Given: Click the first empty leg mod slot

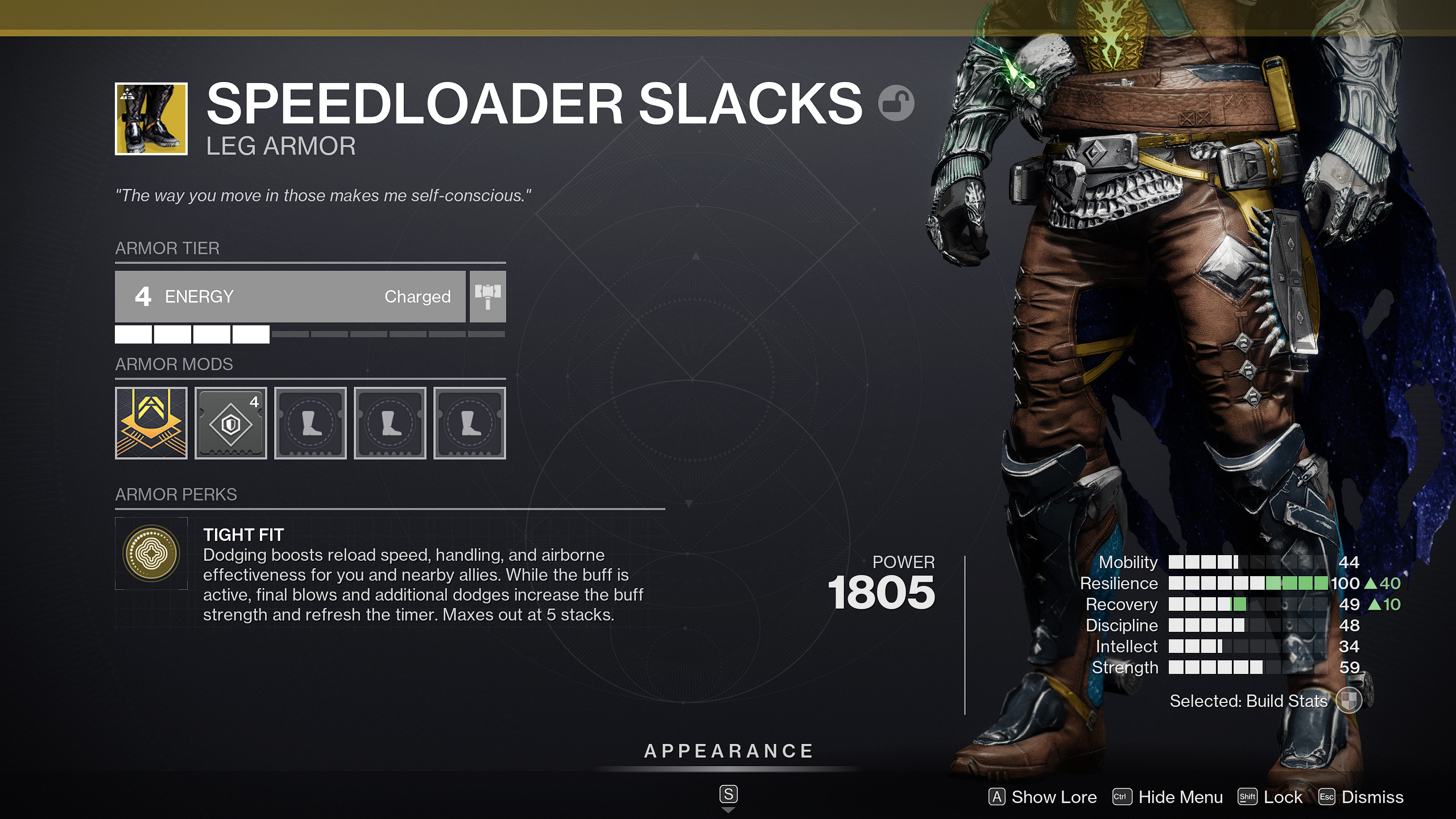Looking at the screenshot, I should click(311, 423).
